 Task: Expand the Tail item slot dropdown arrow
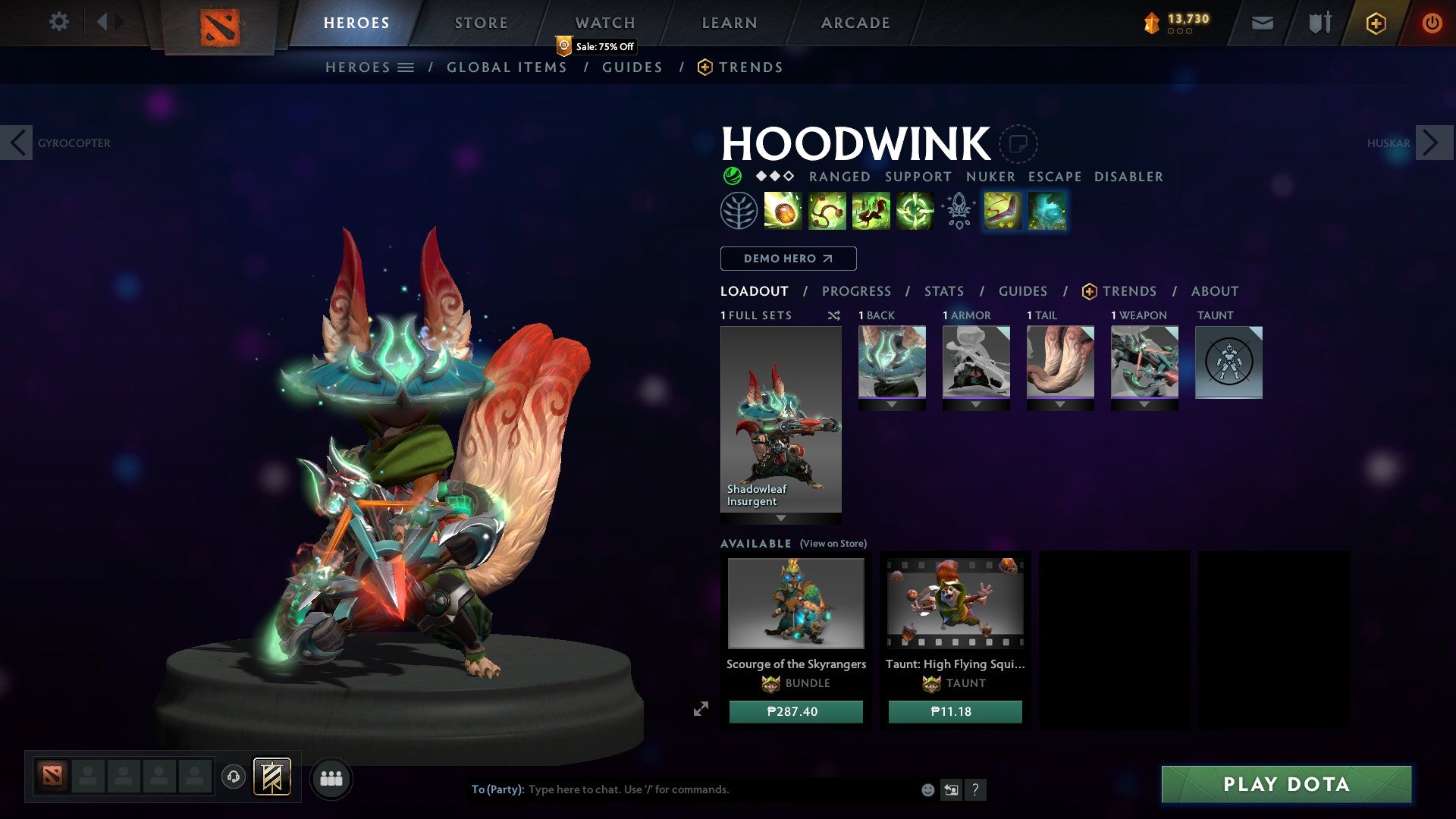(x=1060, y=404)
